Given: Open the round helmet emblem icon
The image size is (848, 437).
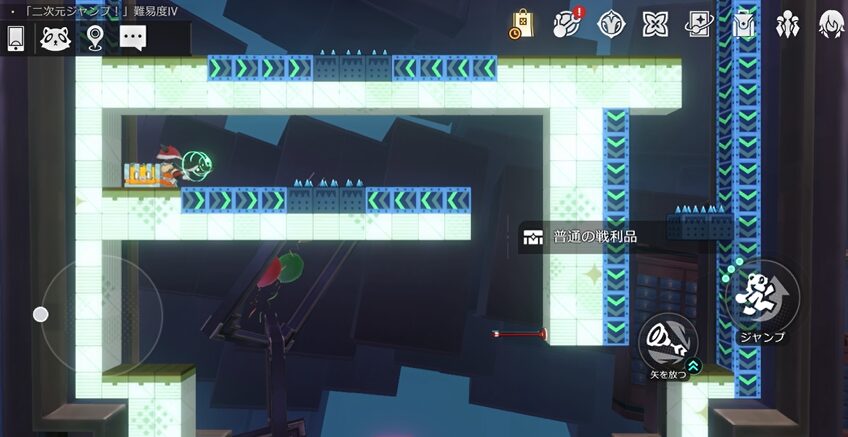Looking at the screenshot, I should [x=611, y=24].
